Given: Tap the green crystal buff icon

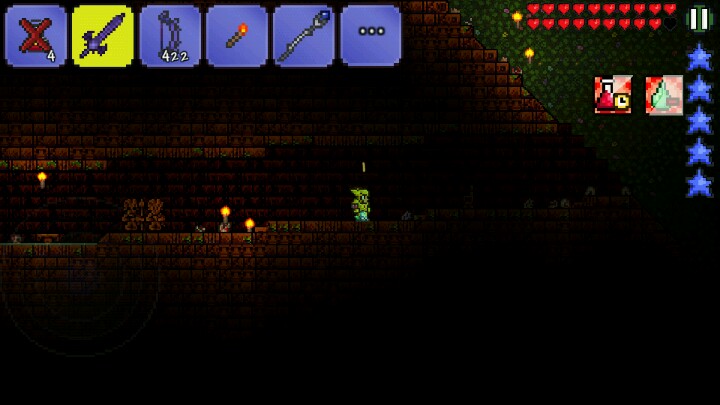Looking at the screenshot, I should click(663, 95).
